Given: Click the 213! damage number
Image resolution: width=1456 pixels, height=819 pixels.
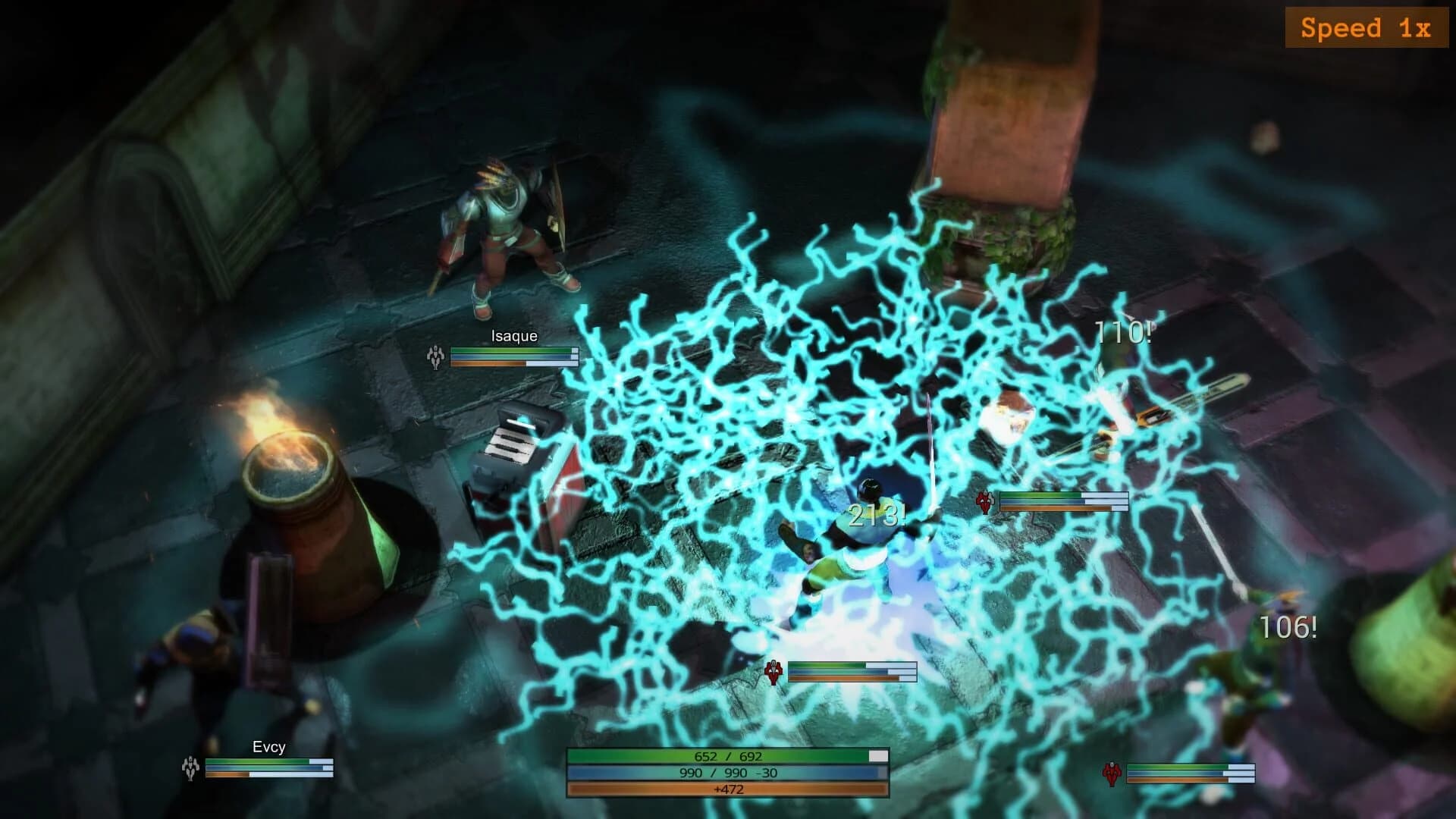Looking at the screenshot, I should 877,518.
